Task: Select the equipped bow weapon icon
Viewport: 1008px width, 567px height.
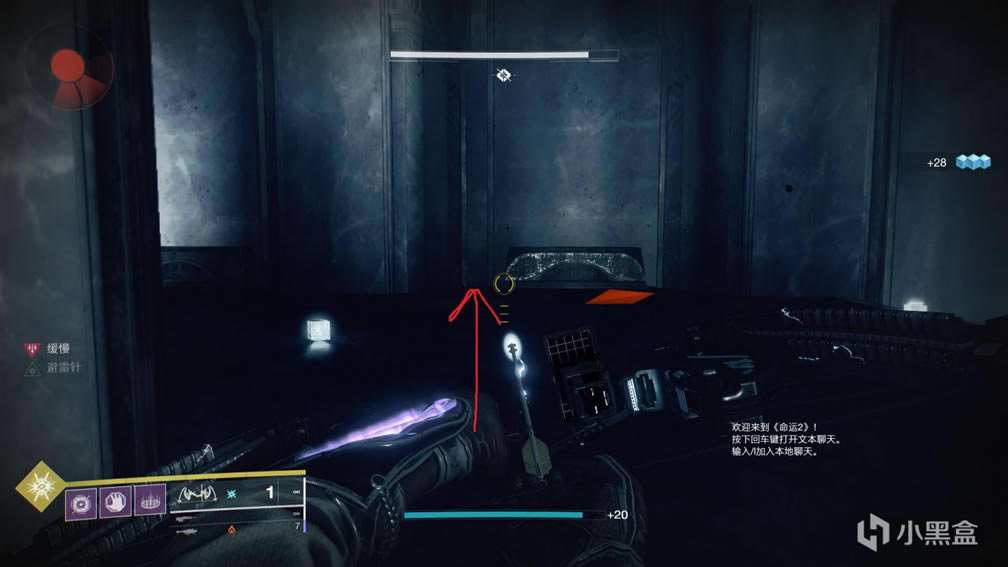Action: tap(197, 493)
